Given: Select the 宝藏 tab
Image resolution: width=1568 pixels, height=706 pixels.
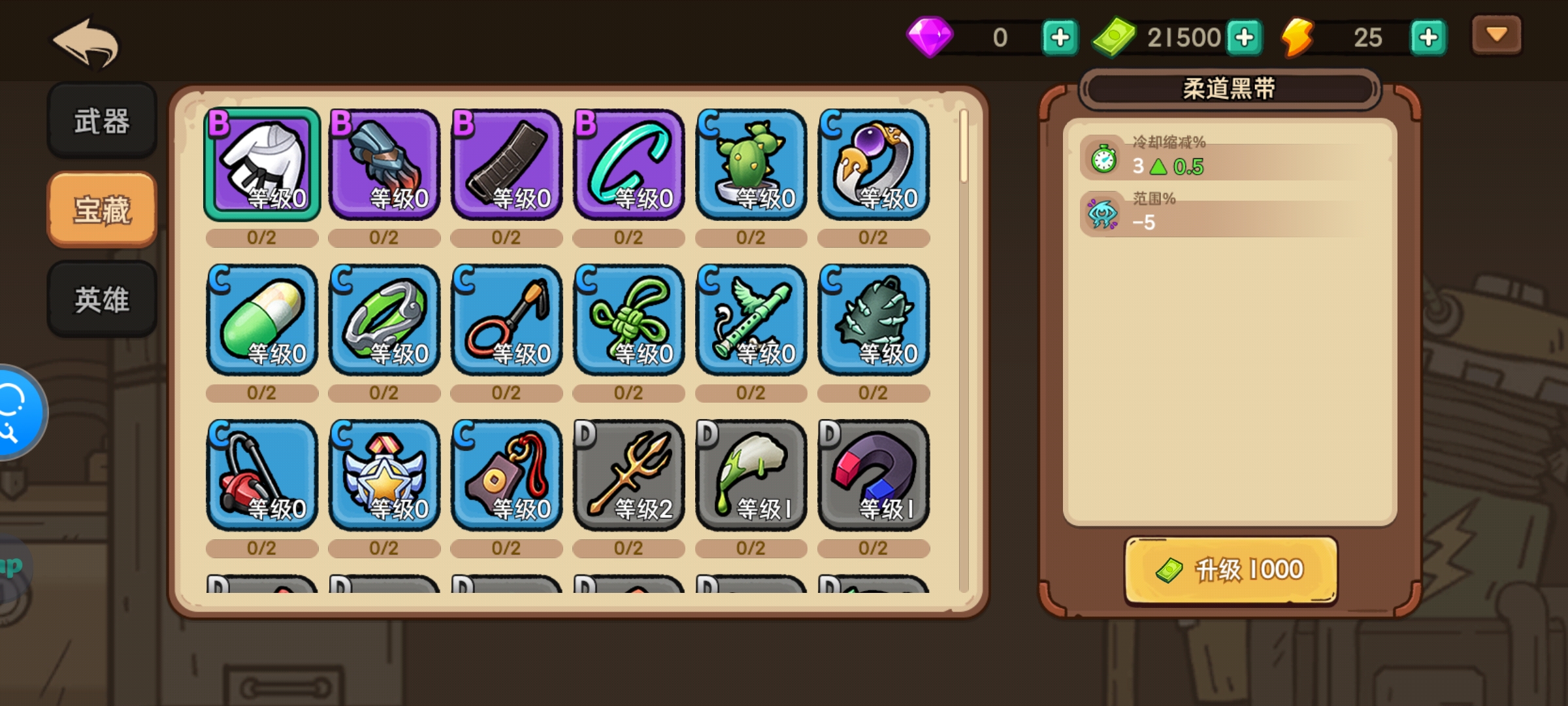Looking at the screenshot, I should pyautogui.click(x=102, y=210).
